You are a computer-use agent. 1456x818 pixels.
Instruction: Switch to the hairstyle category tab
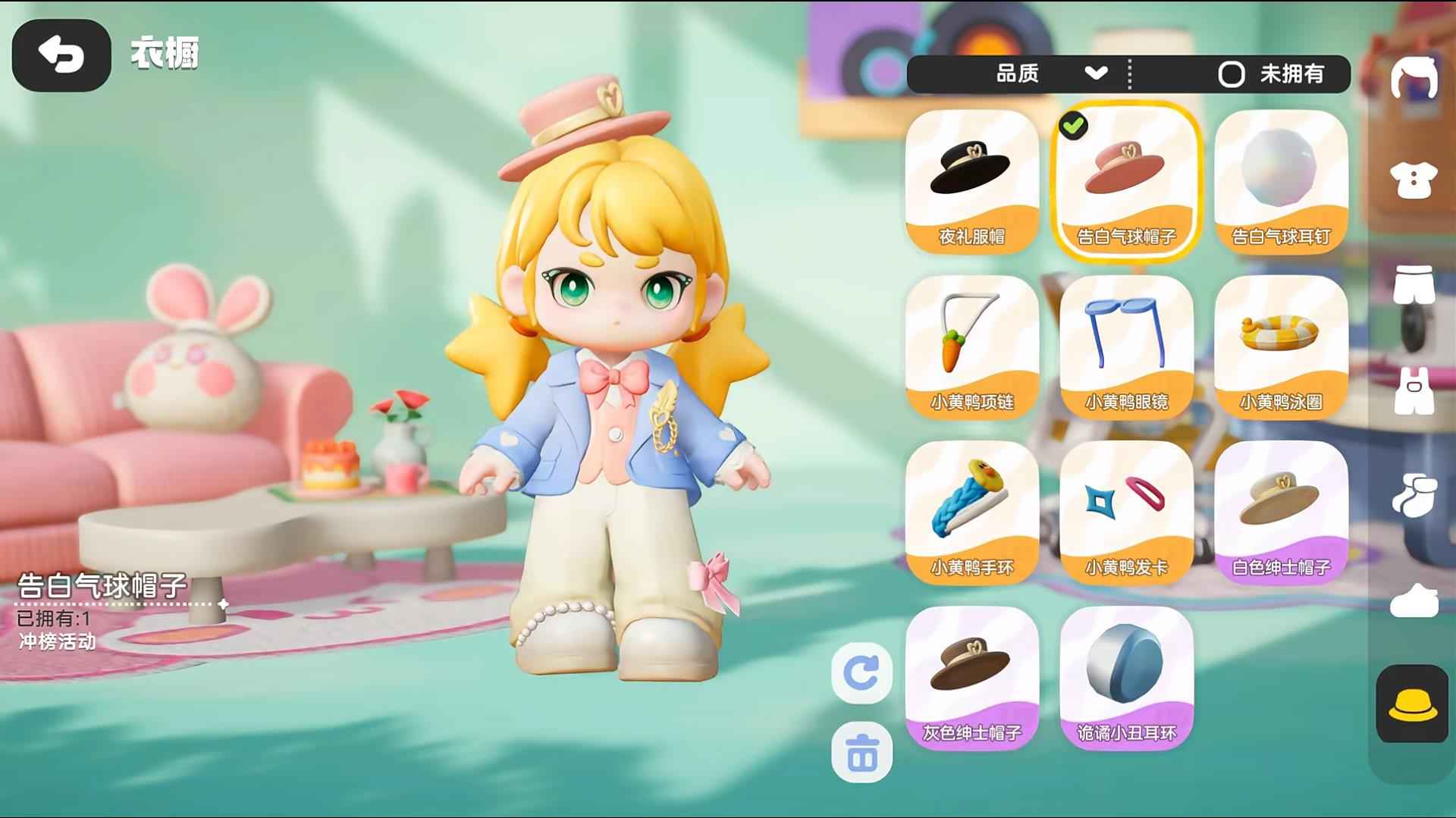(1414, 77)
